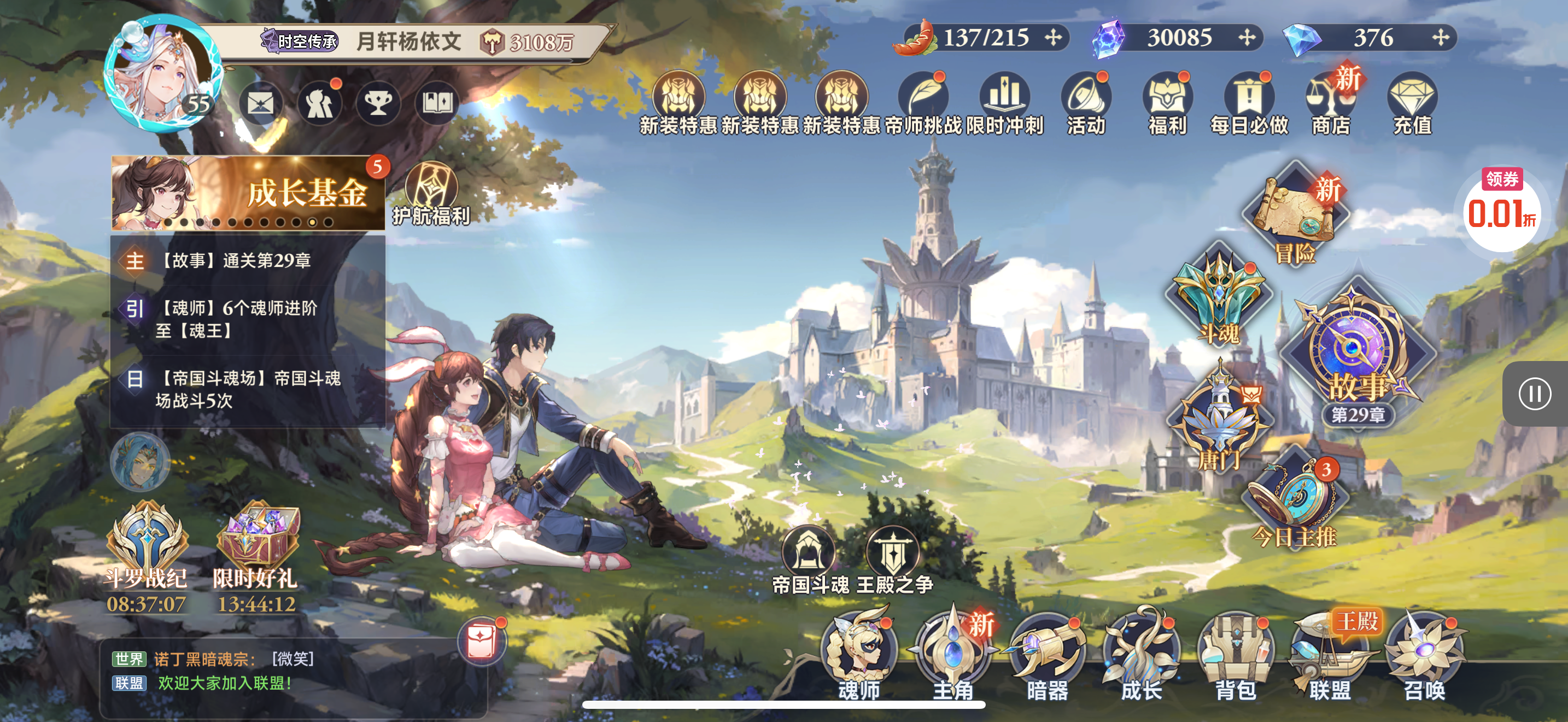
Task: Open the 魂师 menu
Action: pyautogui.click(x=859, y=655)
